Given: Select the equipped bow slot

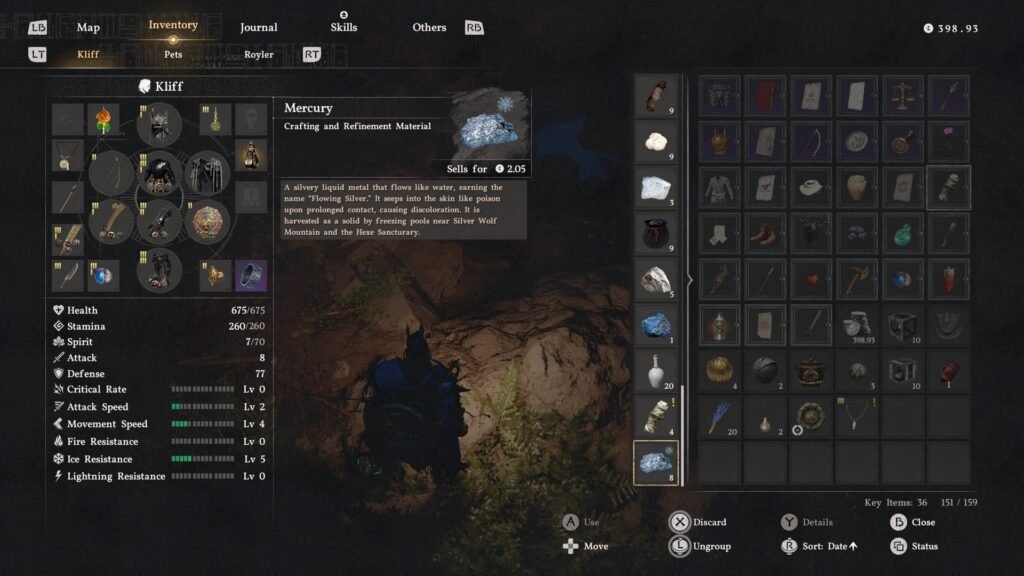Looking at the screenshot, I should (111, 173).
